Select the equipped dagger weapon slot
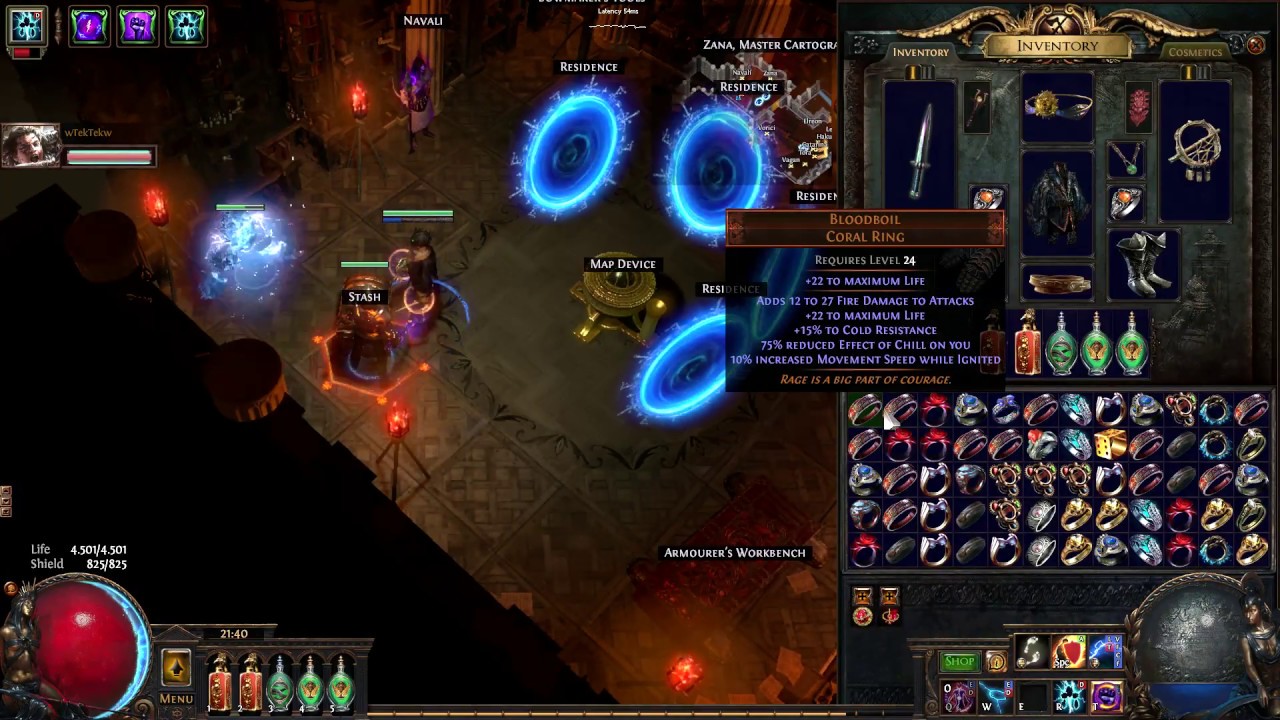The image size is (1280, 720). click(x=919, y=152)
